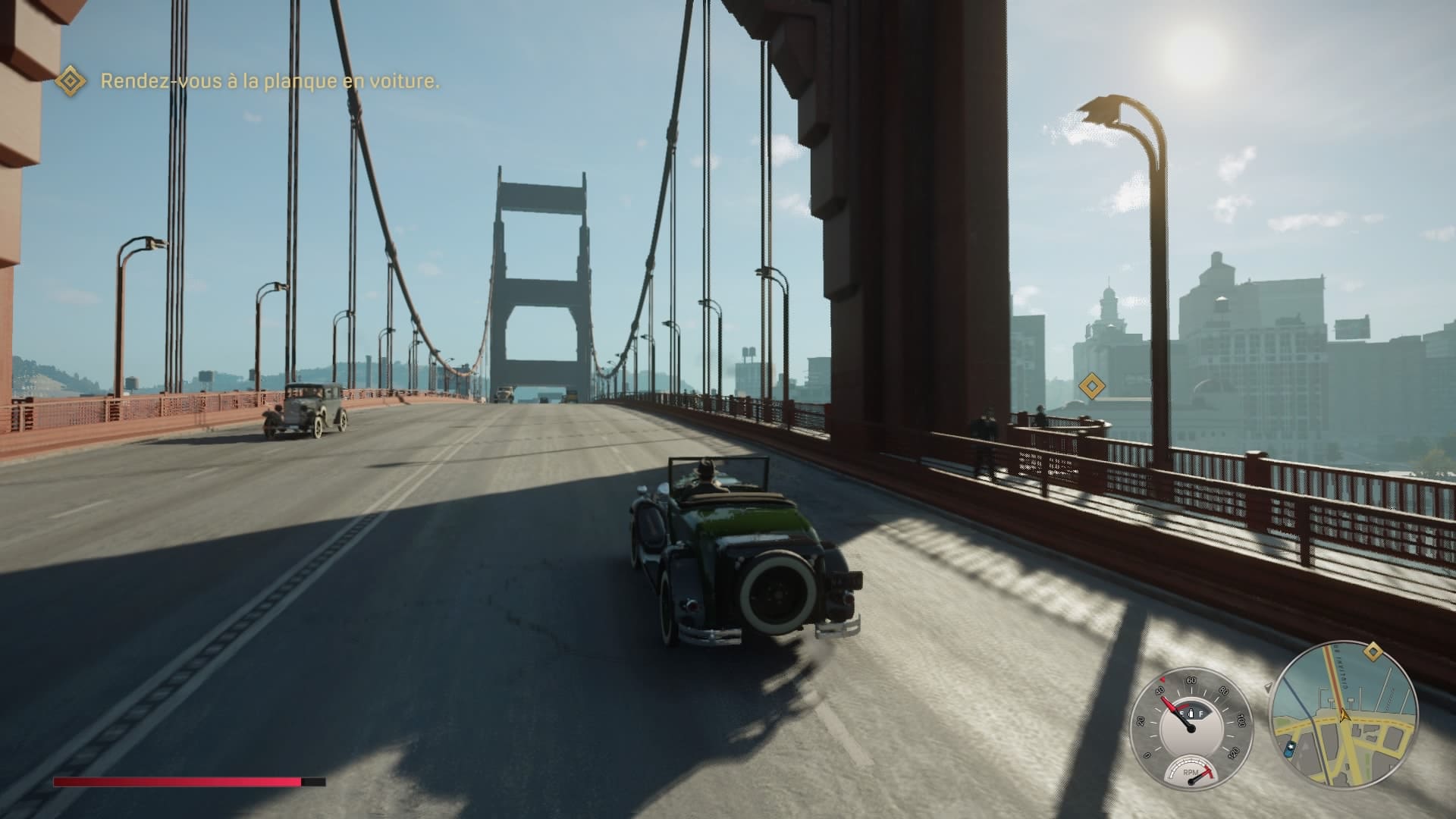
Task: Click the objective text "Rendez-vous à la planque en voiture"
Action: pos(270,82)
